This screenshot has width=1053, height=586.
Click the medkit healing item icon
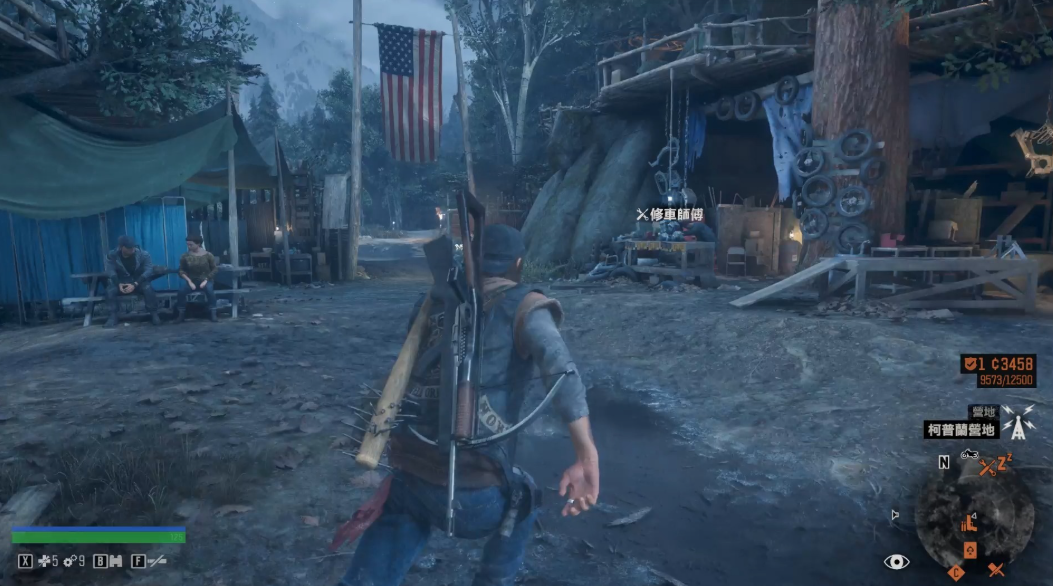pos(45,562)
